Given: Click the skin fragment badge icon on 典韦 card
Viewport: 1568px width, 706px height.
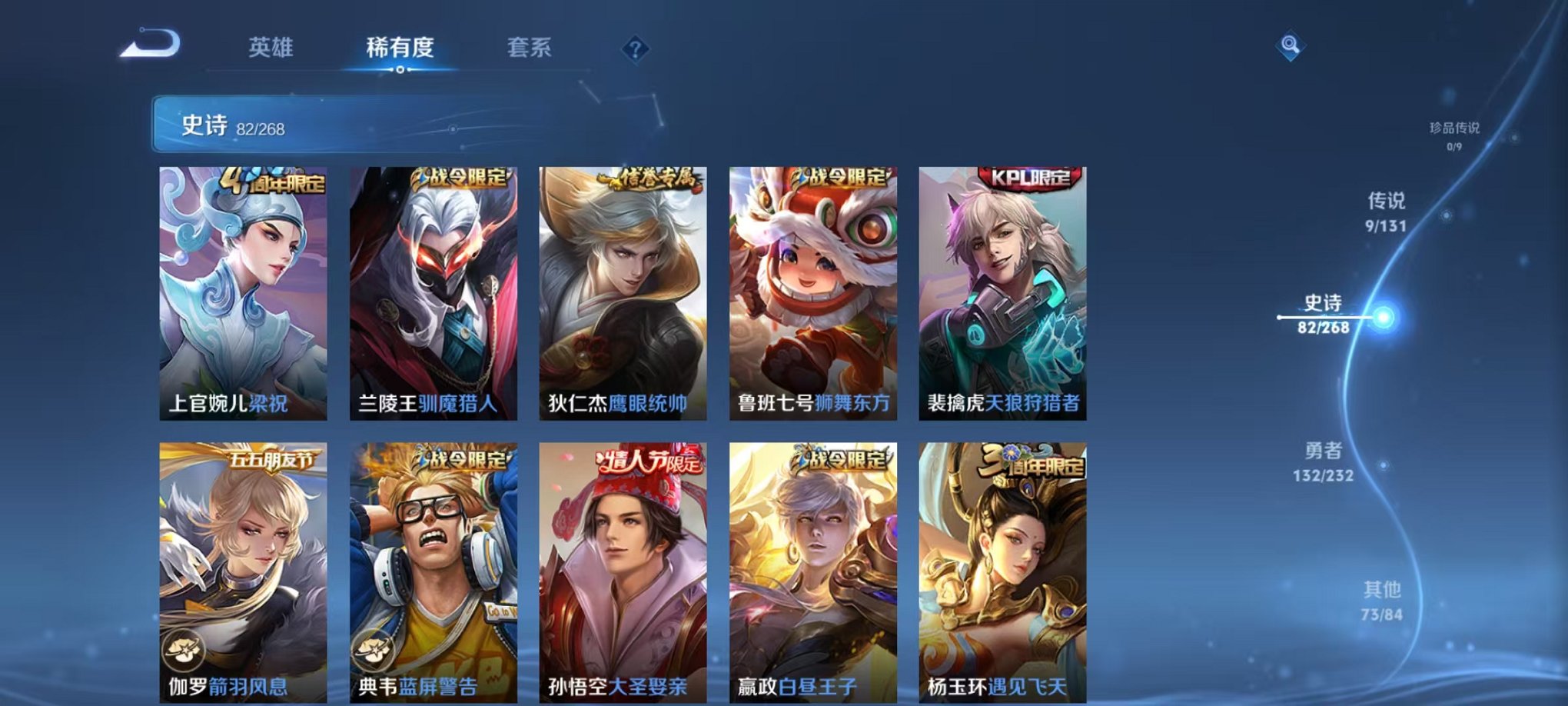Looking at the screenshot, I should [375, 650].
